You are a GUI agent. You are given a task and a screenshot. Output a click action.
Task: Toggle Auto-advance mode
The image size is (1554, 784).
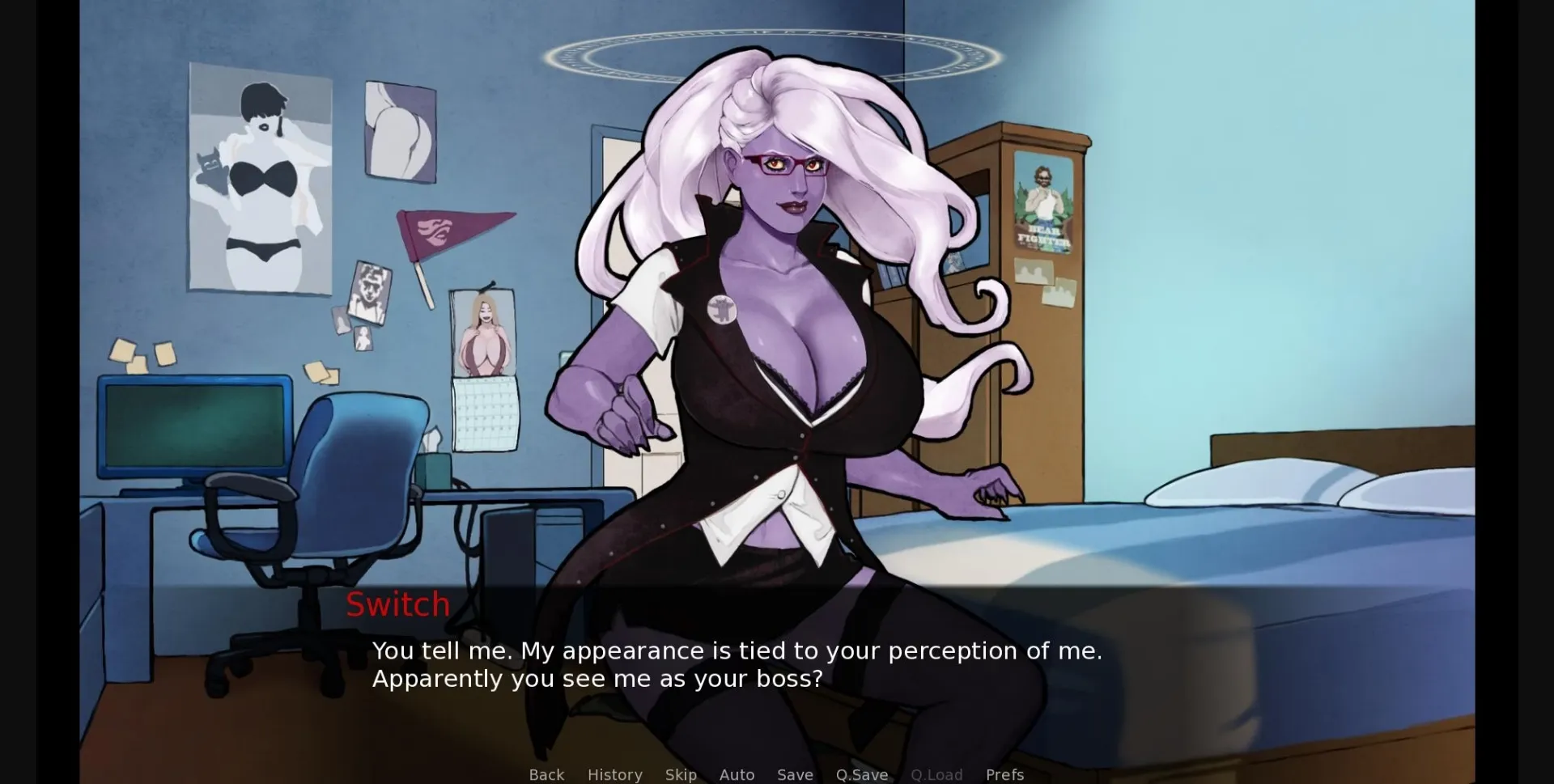737,774
